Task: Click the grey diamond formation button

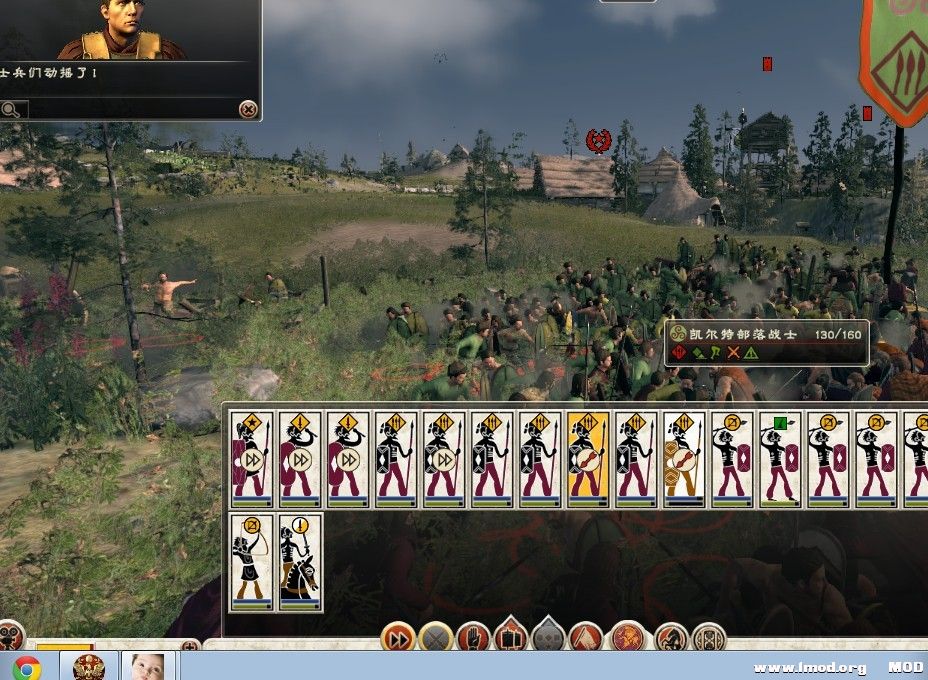Action: [x=548, y=635]
